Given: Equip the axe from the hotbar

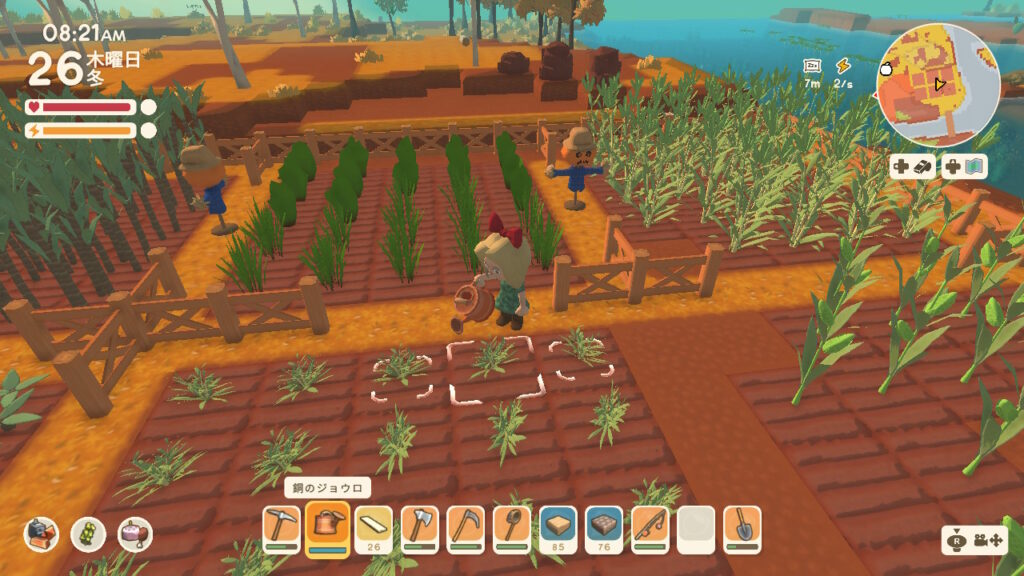Looking at the screenshot, I should click(x=420, y=525).
